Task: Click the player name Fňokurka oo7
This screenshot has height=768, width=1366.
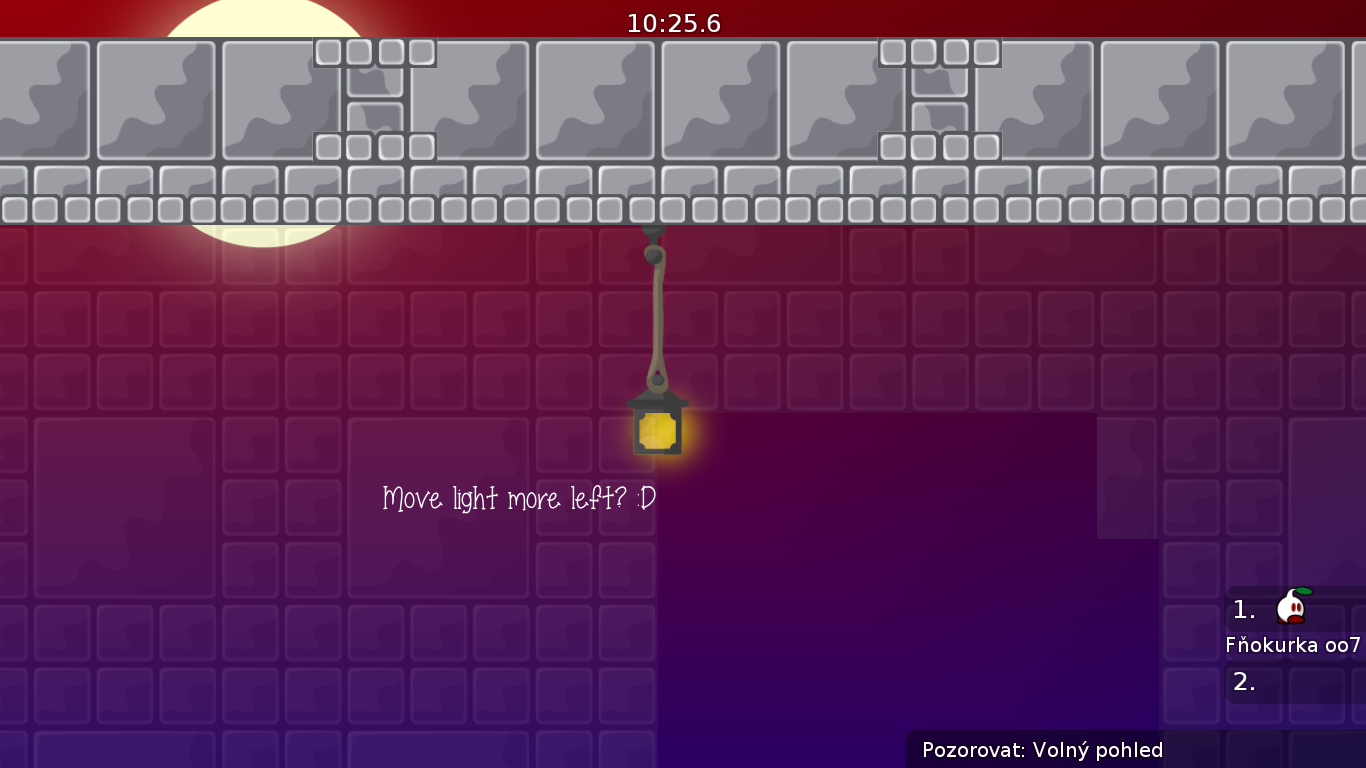Action: point(1293,644)
